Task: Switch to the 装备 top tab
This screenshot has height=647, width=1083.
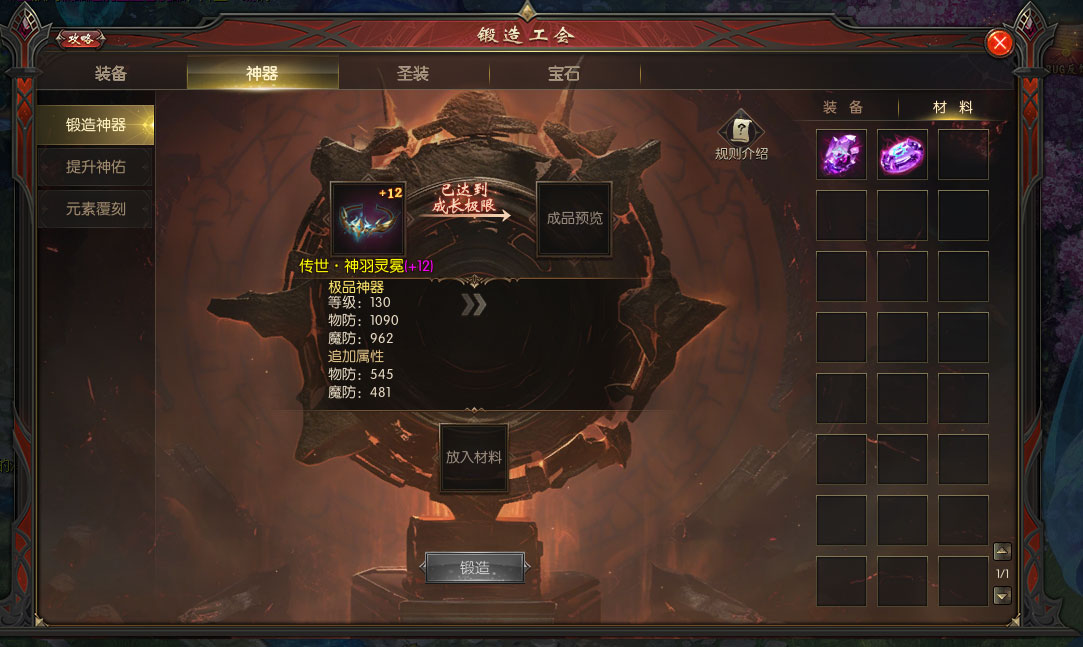Action: point(111,74)
